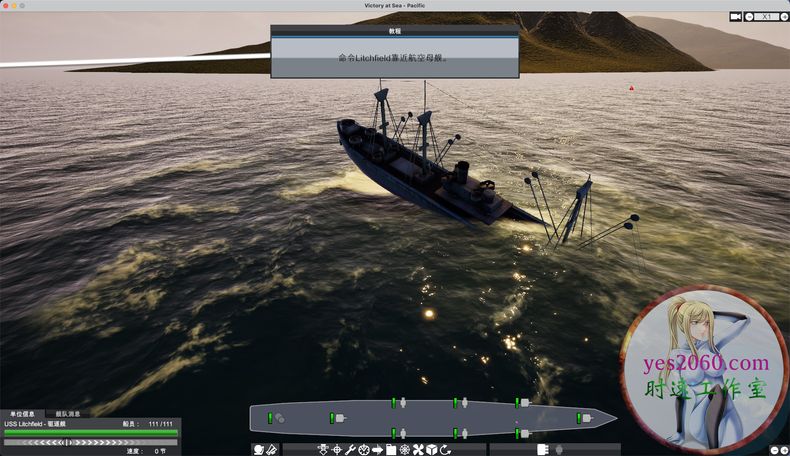Image resolution: width=790 pixels, height=456 pixels.
Task: Open the 舰队消息 tab
Action: pos(67,413)
